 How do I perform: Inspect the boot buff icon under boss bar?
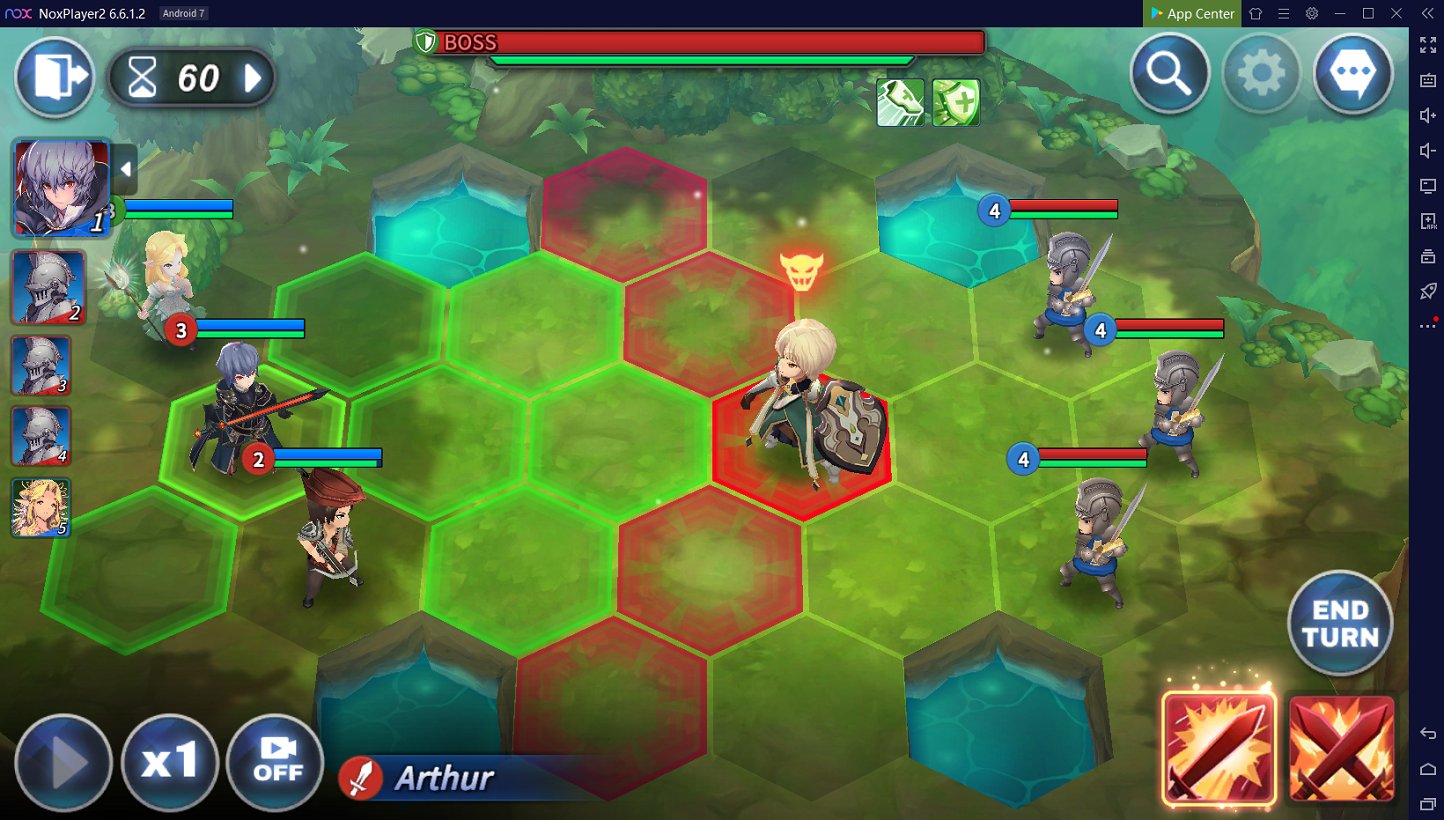900,103
